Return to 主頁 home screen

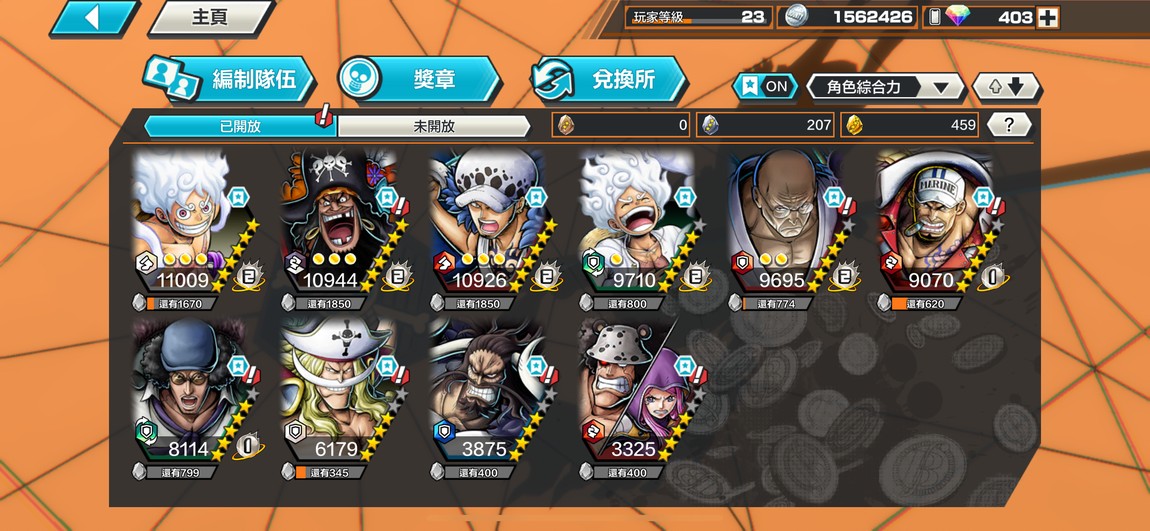click(211, 18)
